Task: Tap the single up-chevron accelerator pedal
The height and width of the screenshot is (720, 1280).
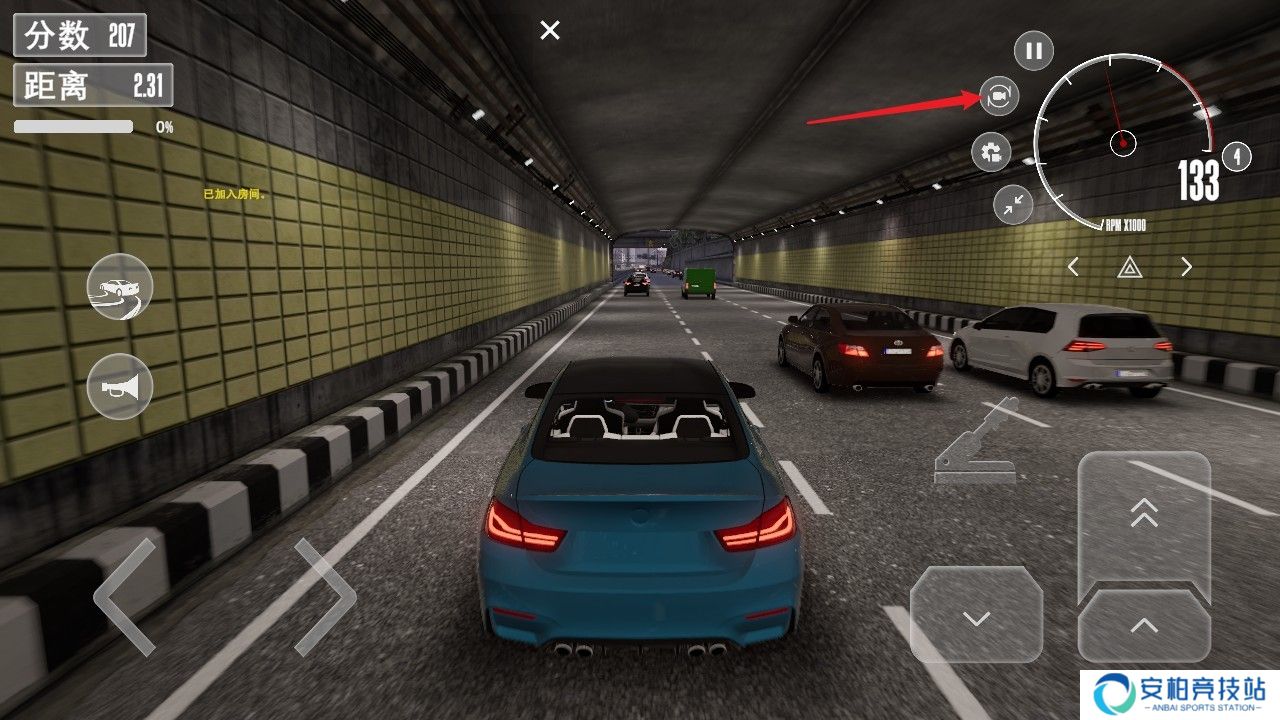Action: (1144, 627)
